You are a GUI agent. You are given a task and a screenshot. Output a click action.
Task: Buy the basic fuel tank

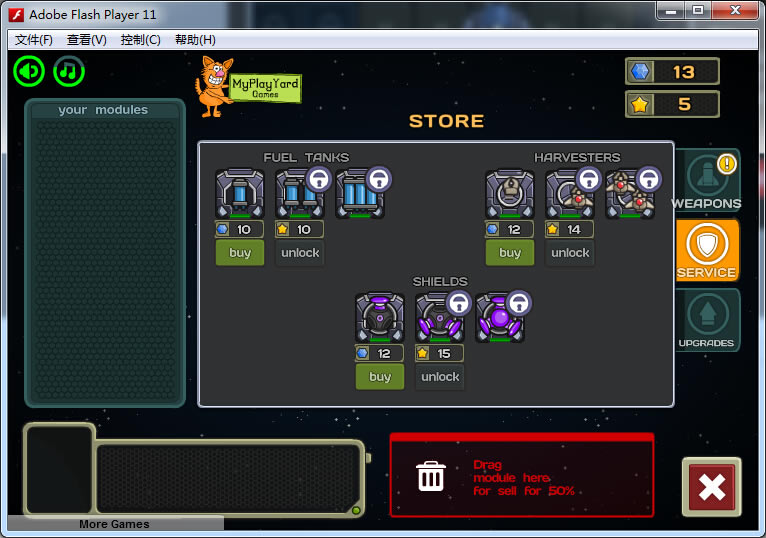240,253
